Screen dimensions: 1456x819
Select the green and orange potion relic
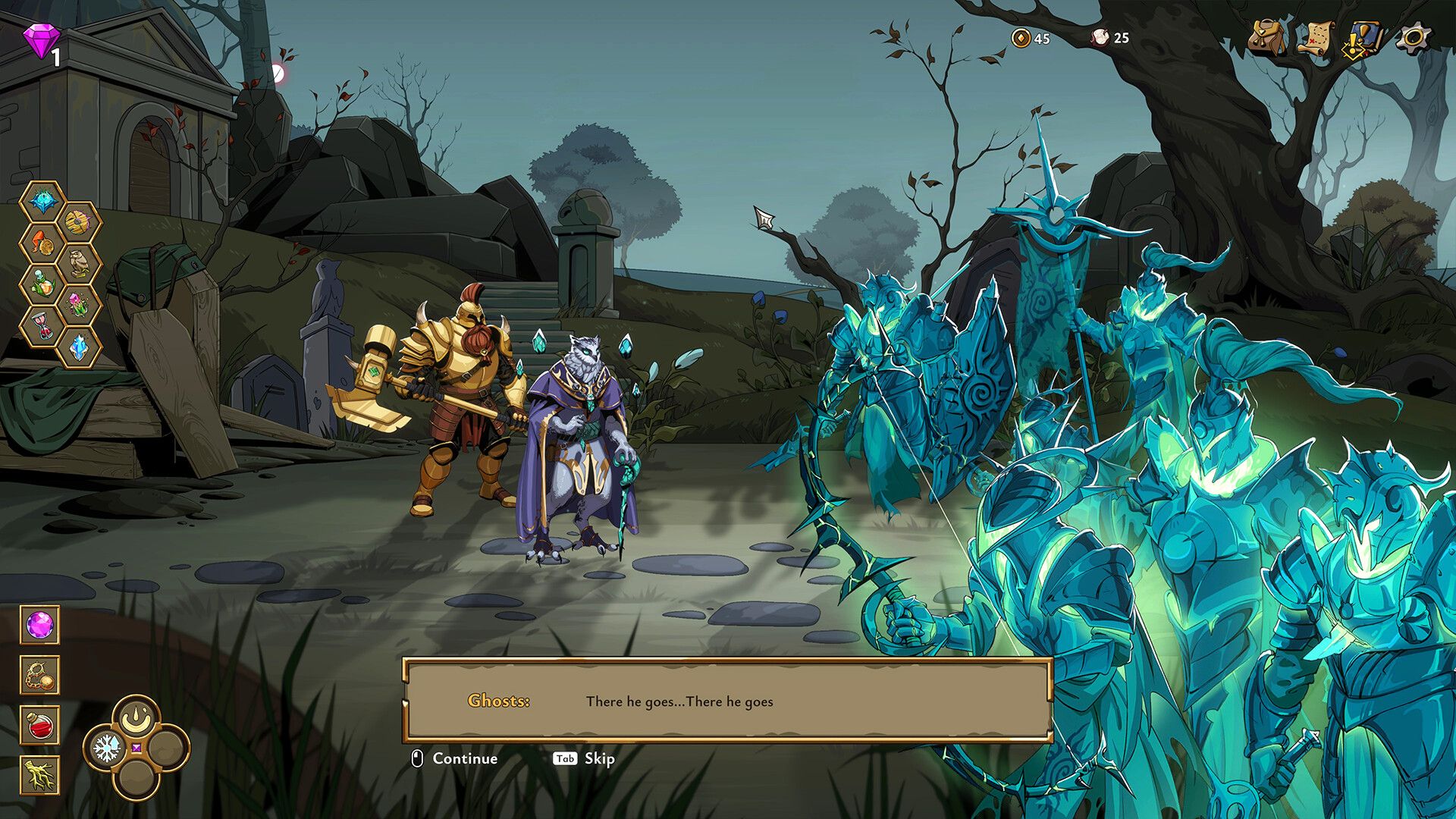pyautogui.click(x=42, y=285)
